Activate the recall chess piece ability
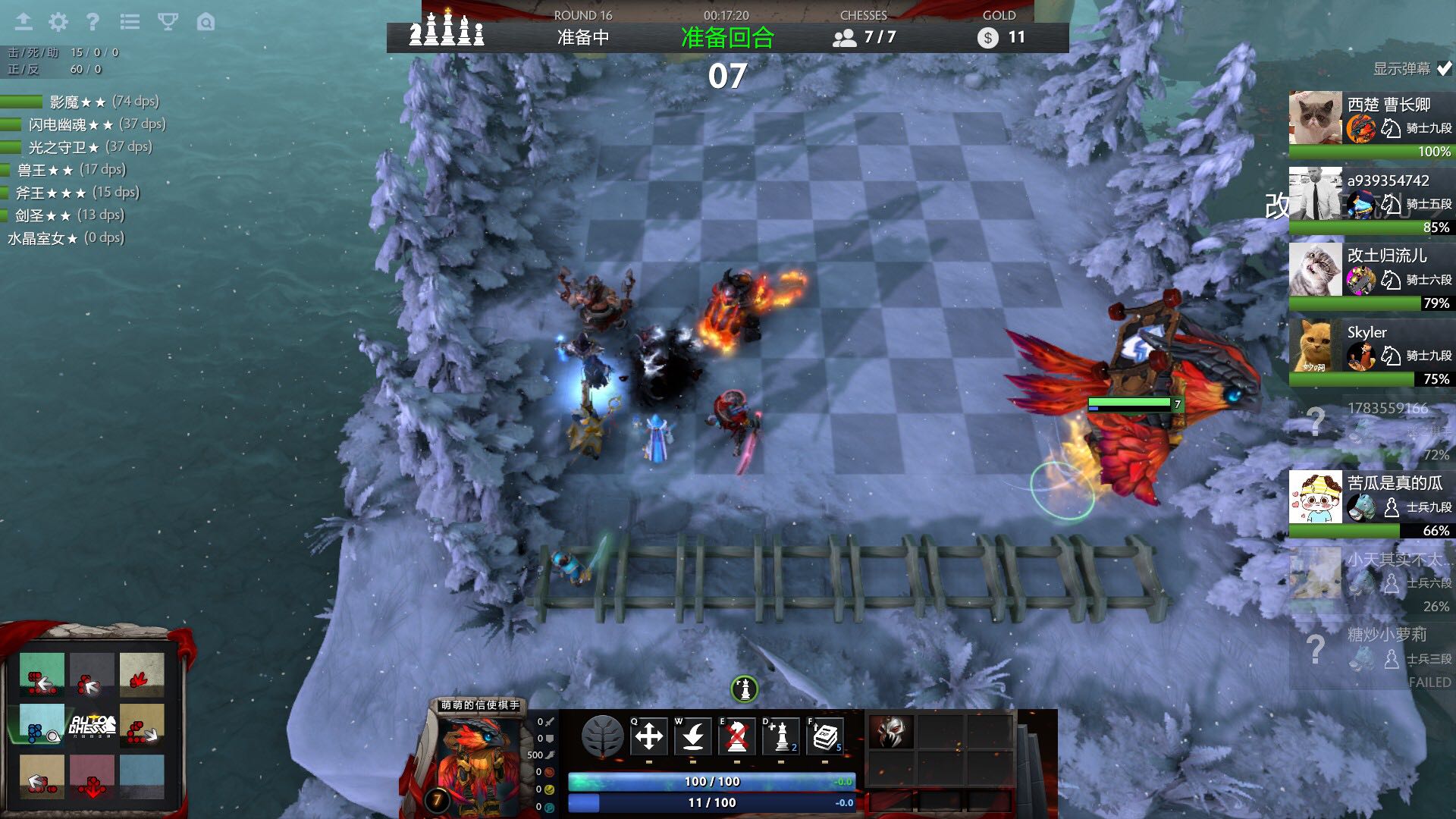1456x819 pixels. click(x=693, y=736)
